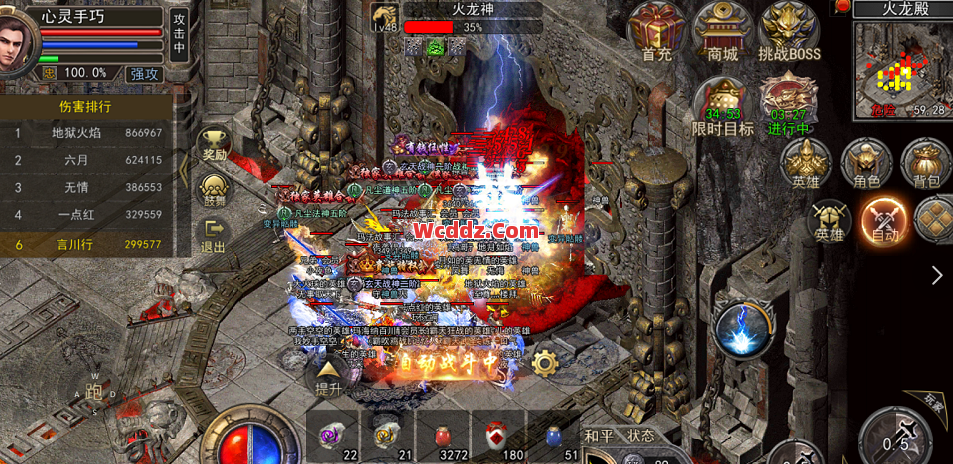Expand the right-side arrow panel
This screenshot has height=464, width=953.
937,275
